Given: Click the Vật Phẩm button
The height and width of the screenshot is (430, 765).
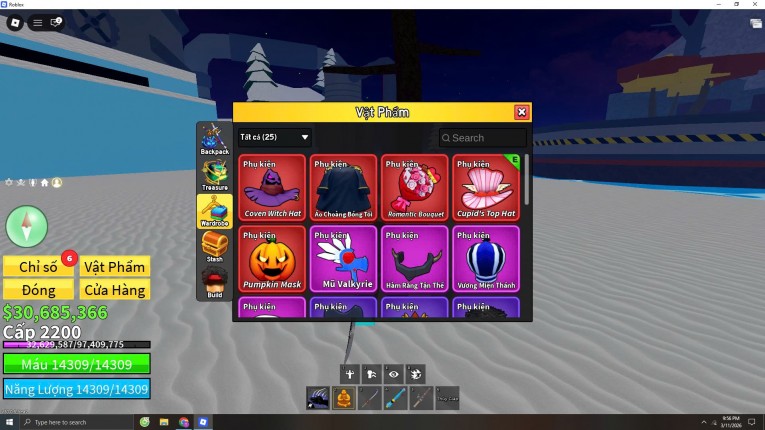Looking at the screenshot, I should [x=115, y=266].
